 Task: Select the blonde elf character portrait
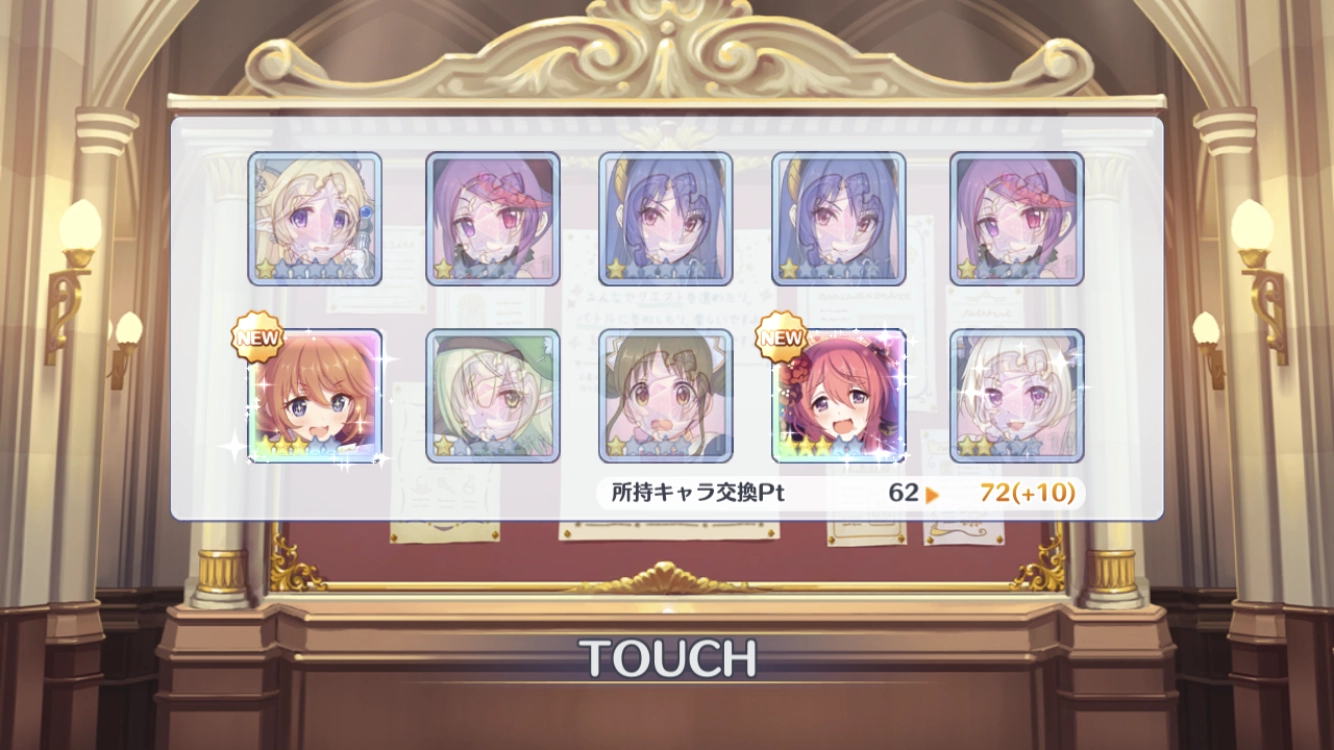click(315, 218)
